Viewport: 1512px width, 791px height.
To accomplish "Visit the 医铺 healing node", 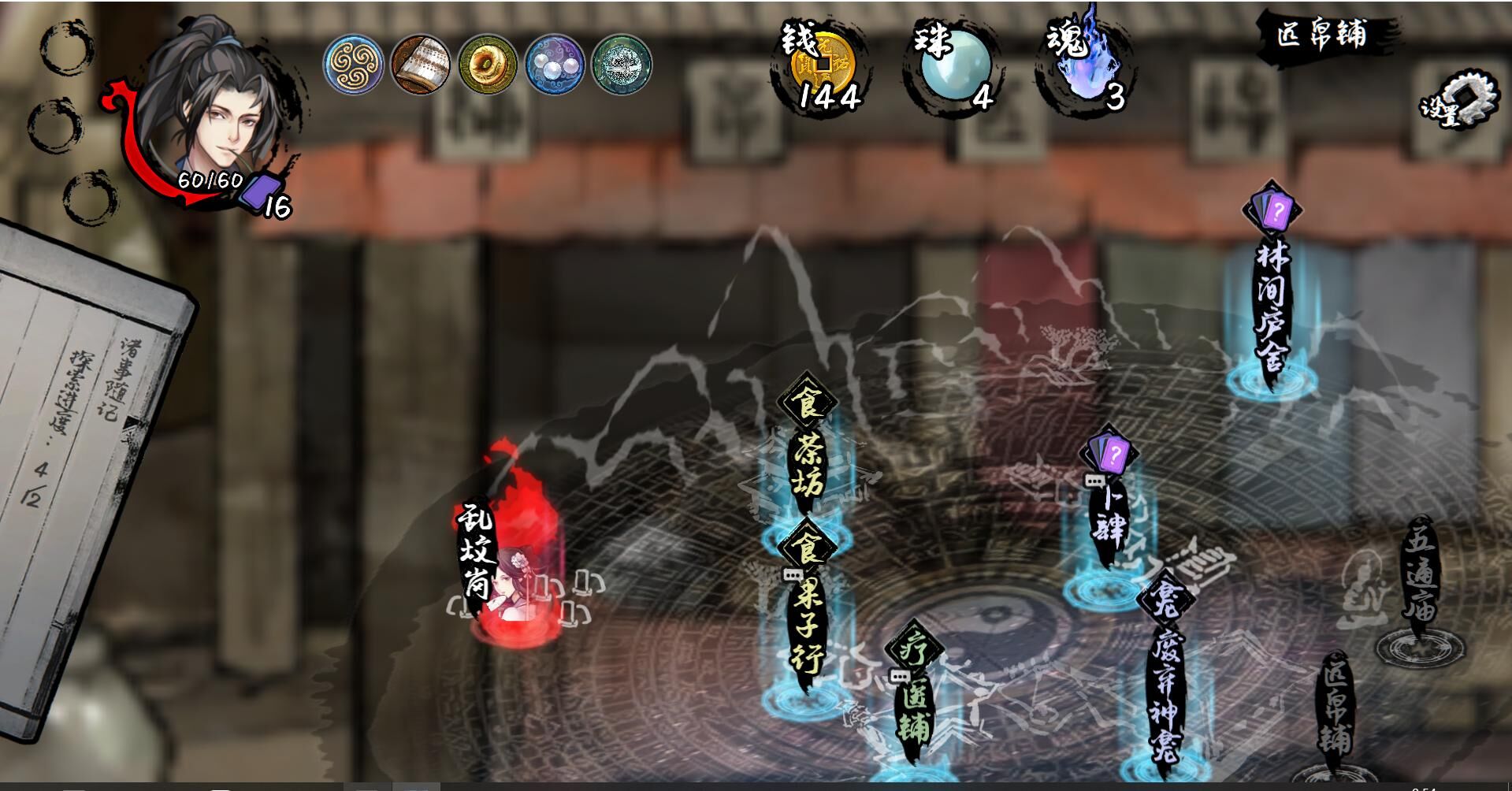I will tap(914, 709).
